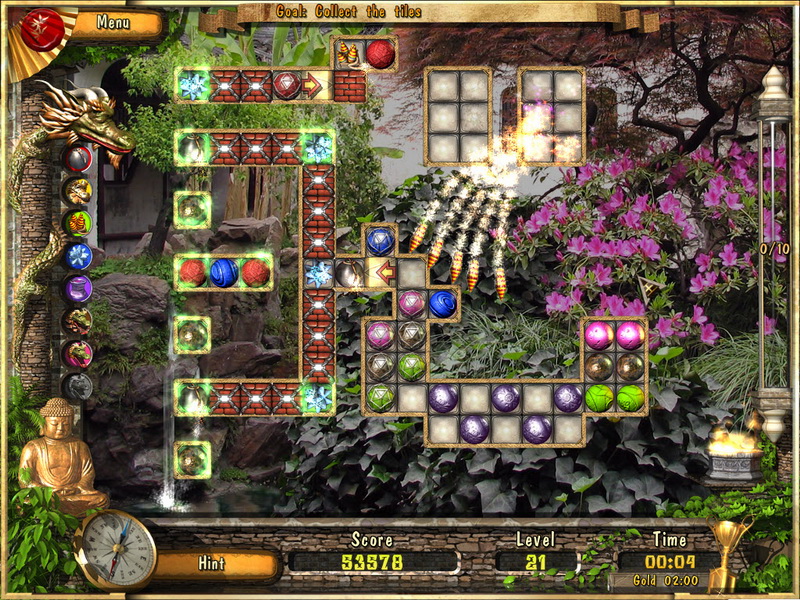Image resolution: width=800 pixels, height=600 pixels.
Task: Select the right-pointing arrow tile
Action: click(312, 86)
